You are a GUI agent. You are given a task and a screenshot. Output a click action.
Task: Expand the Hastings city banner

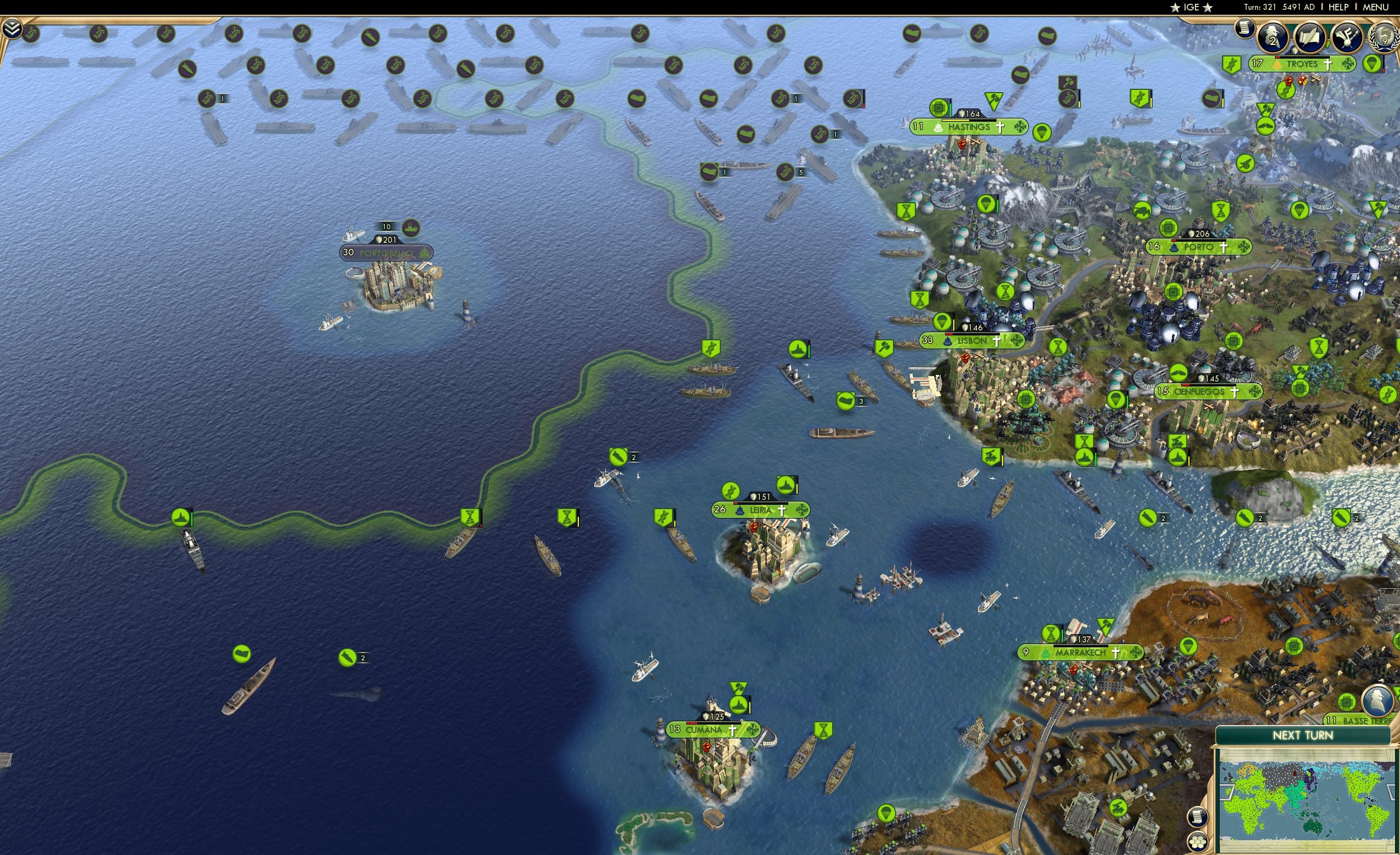point(969,127)
